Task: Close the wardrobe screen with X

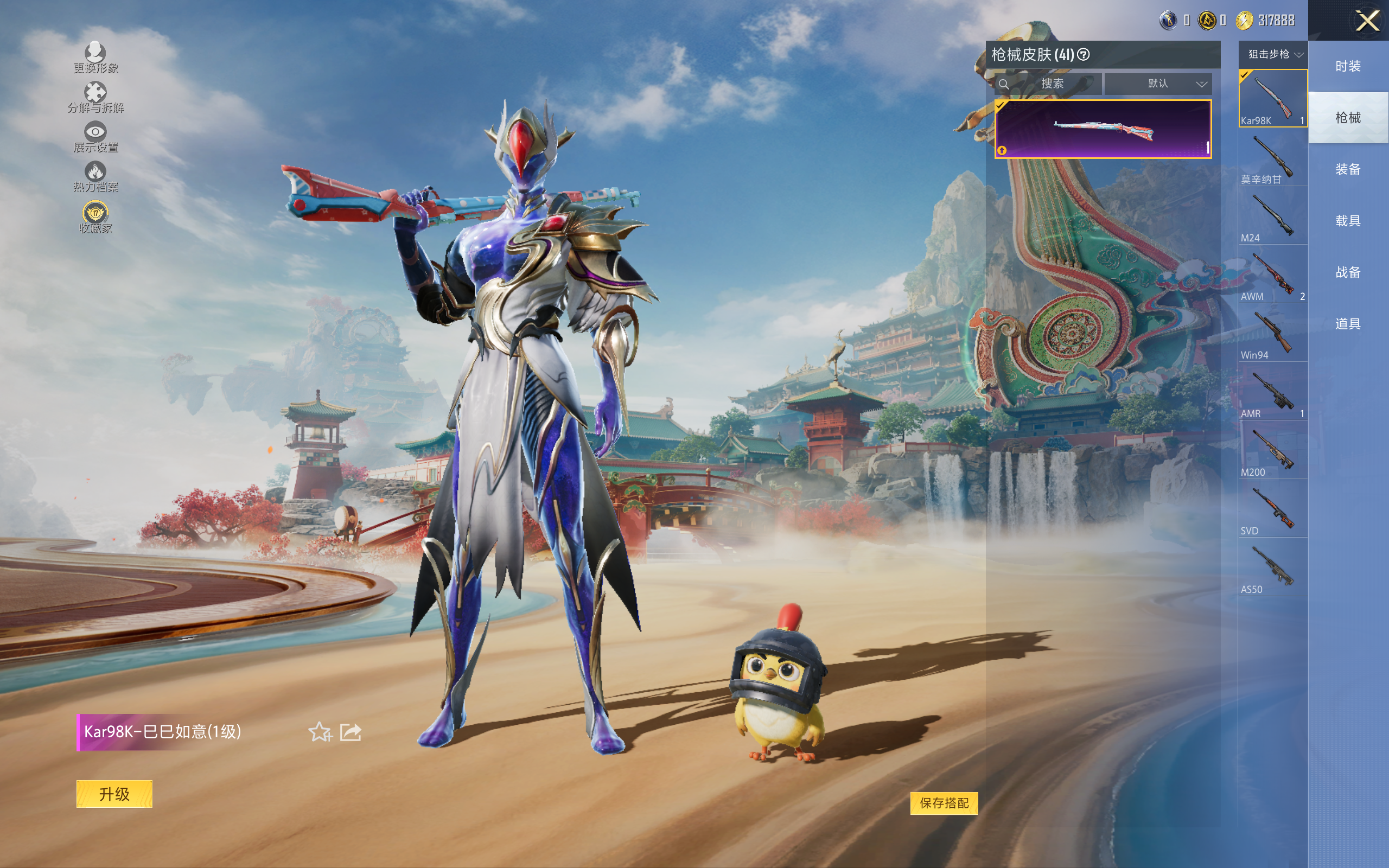Action: pyautogui.click(x=1367, y=21)
